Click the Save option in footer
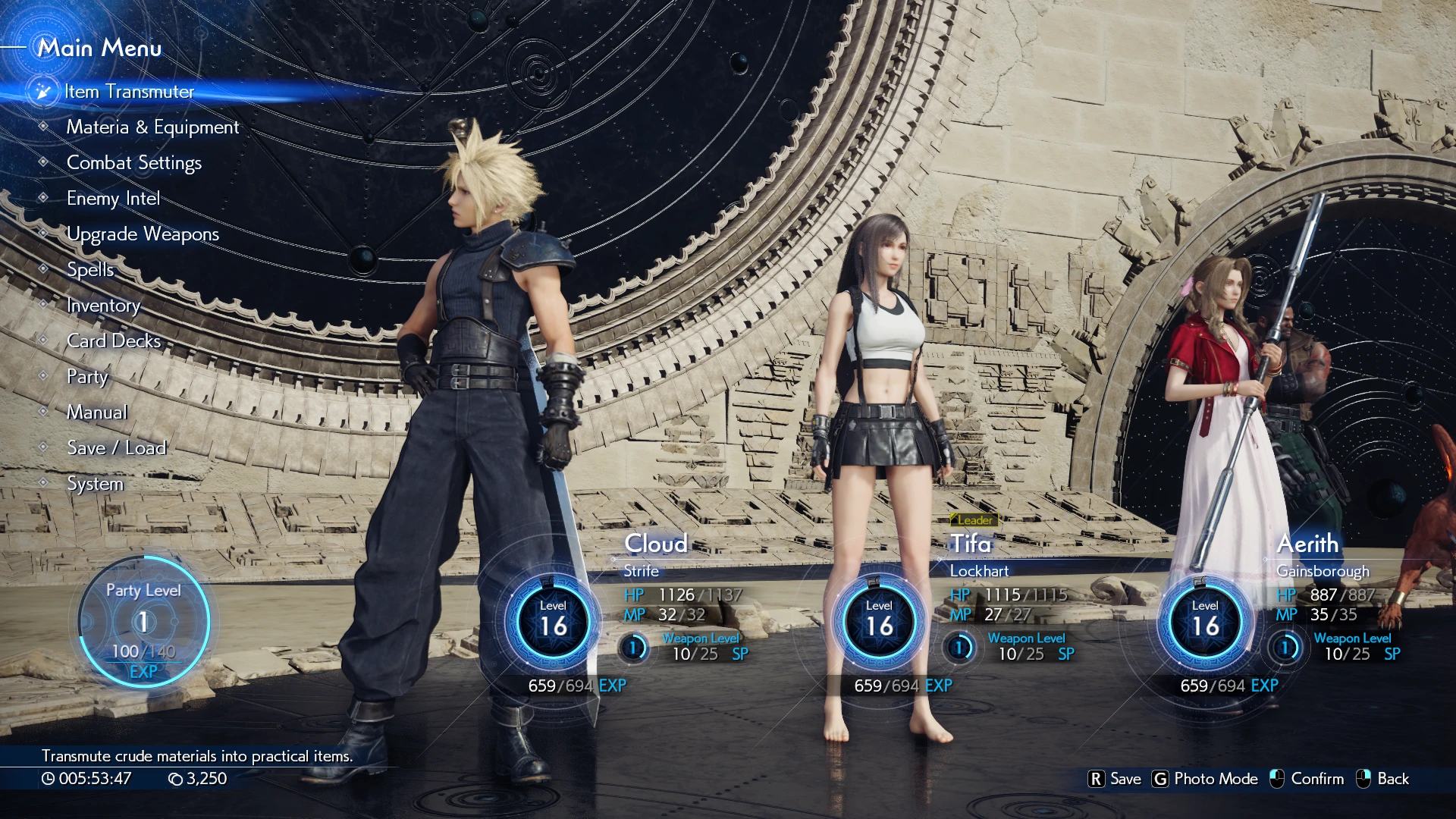 pos(1115,779)
